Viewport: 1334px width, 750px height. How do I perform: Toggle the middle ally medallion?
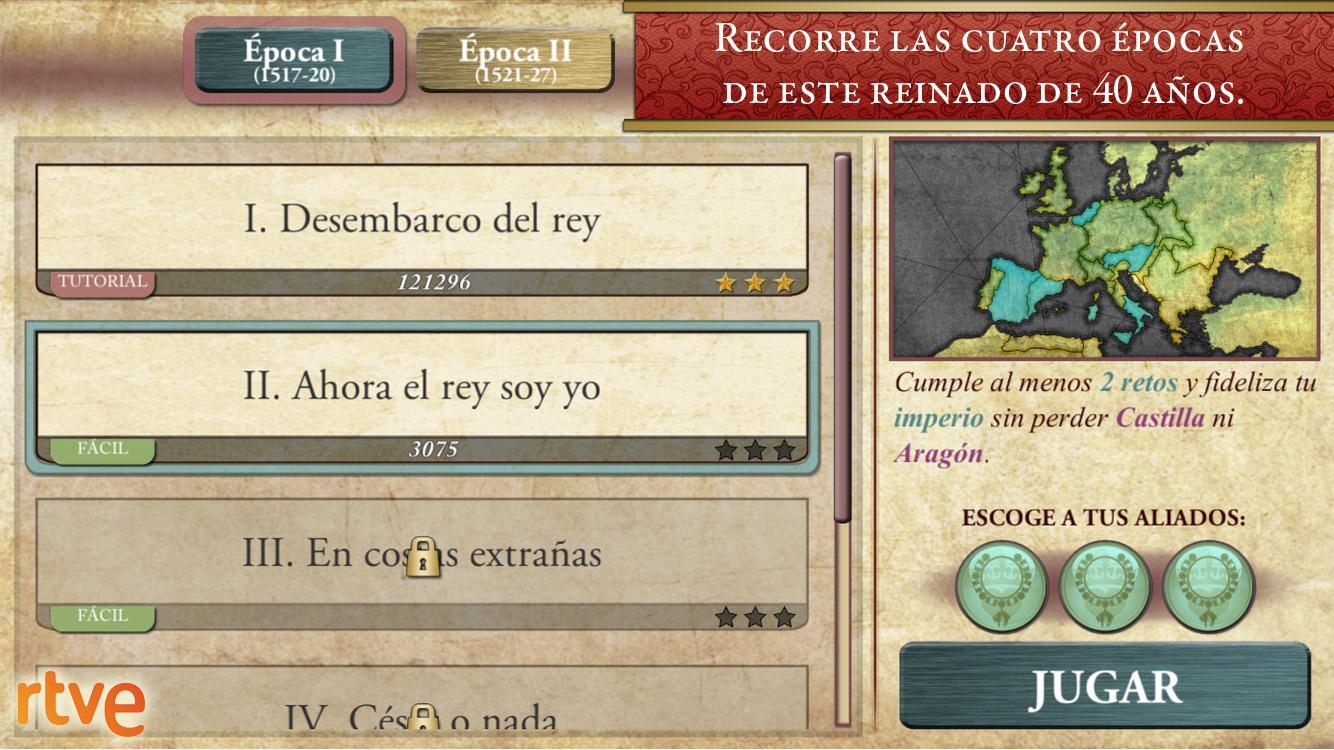click(1103, 579)
